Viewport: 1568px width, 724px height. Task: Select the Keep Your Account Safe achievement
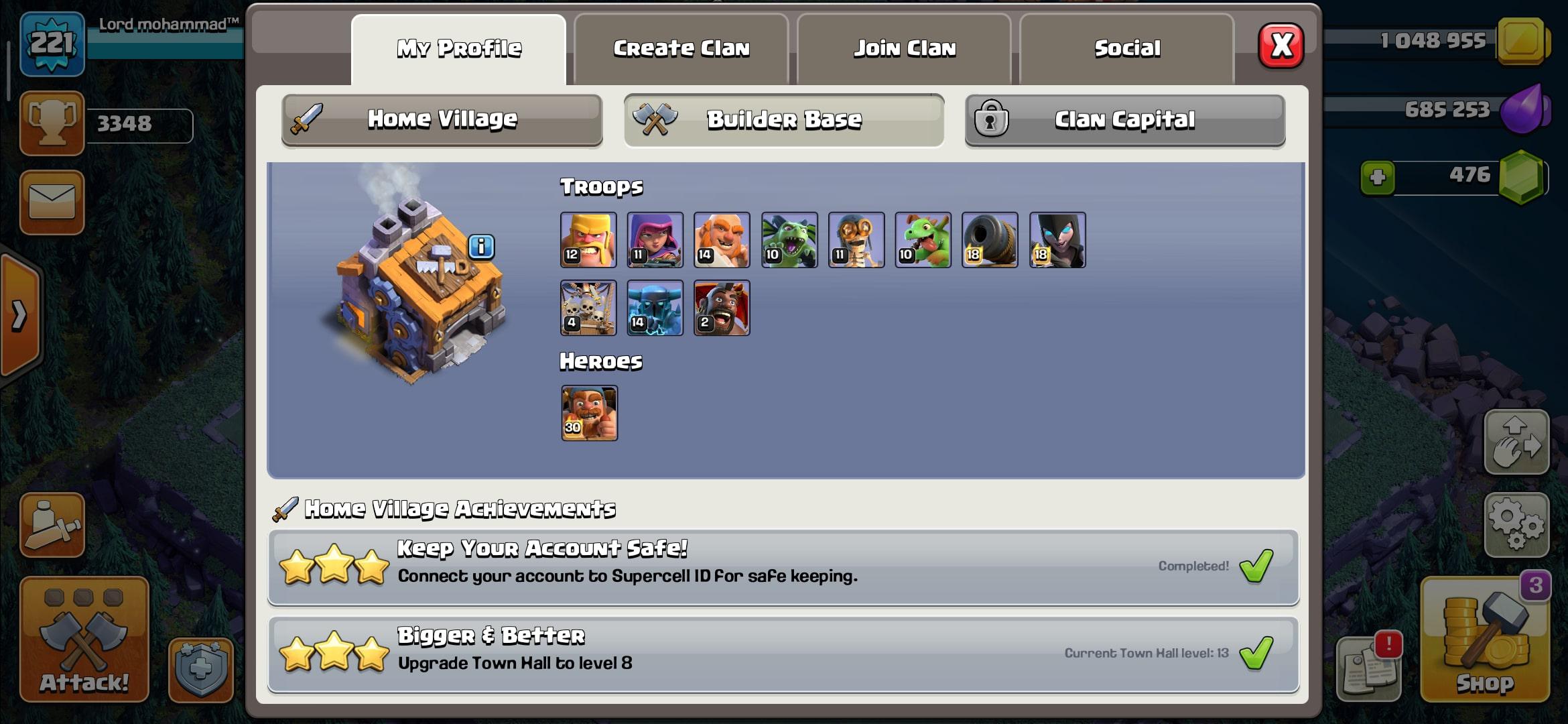(x=783, y=566)
